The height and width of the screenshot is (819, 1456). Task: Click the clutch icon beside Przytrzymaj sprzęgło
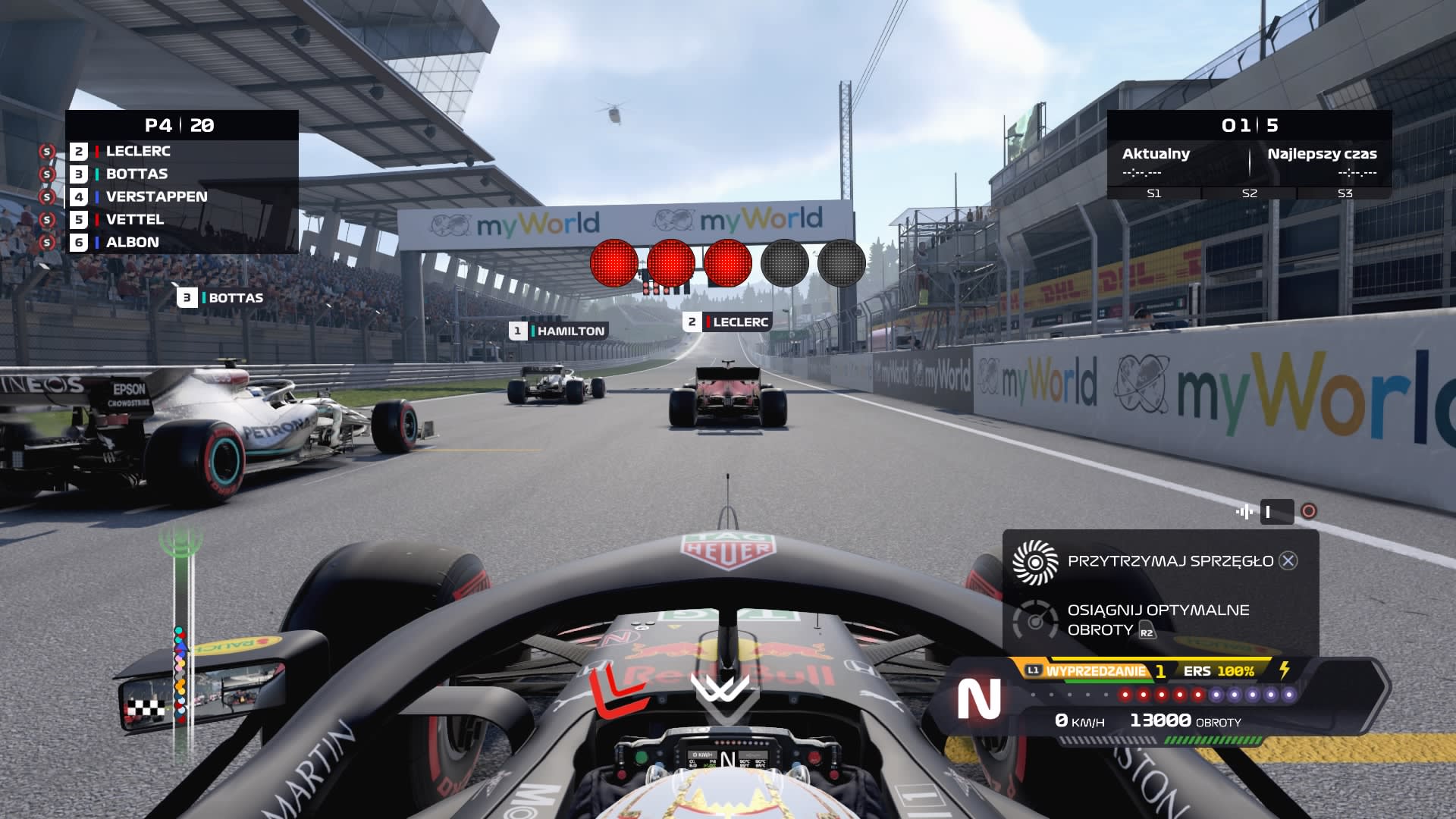click(1035, 562)
